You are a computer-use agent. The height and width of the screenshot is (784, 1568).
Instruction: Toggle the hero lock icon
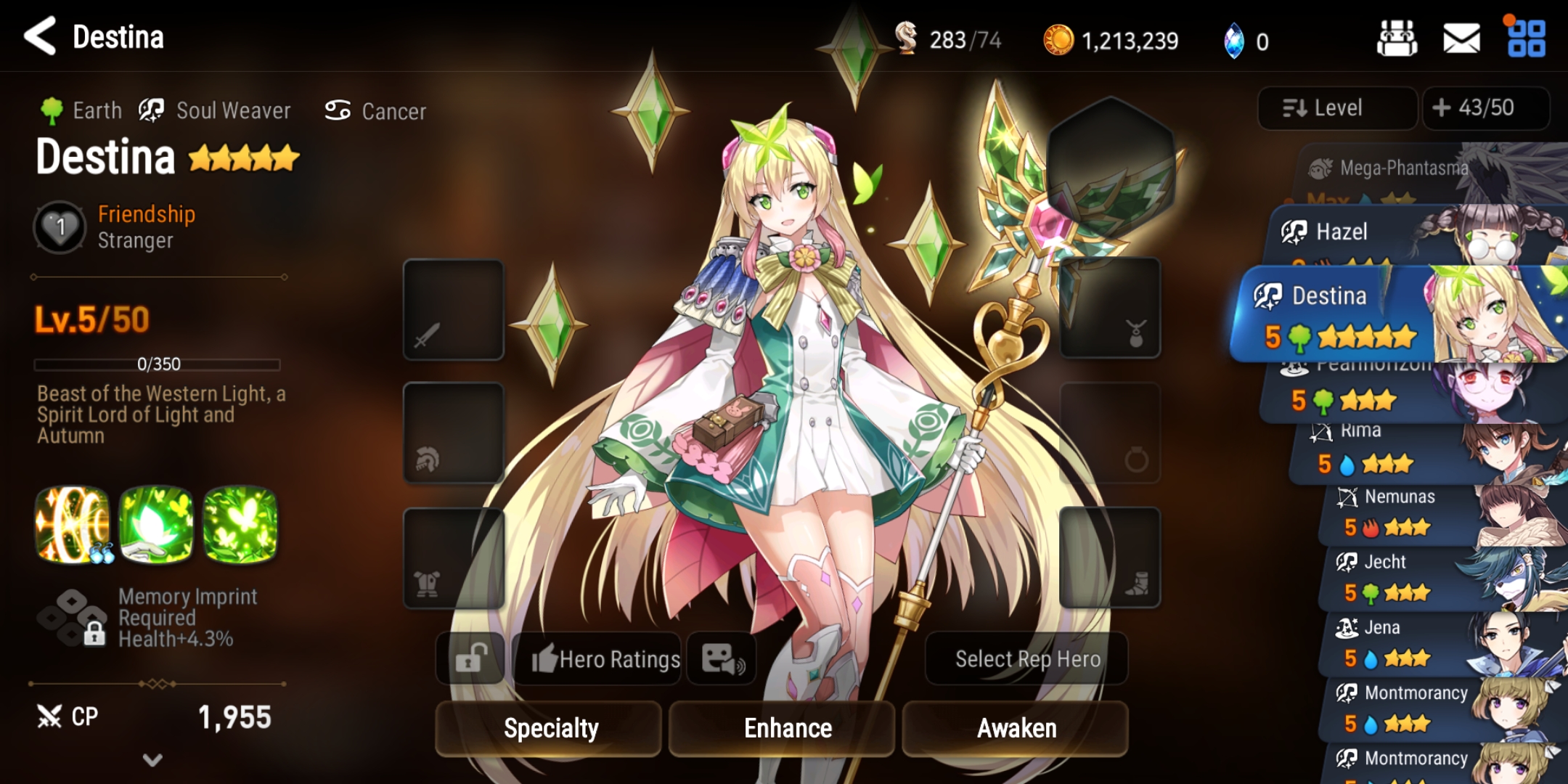[x=470, y=659]
